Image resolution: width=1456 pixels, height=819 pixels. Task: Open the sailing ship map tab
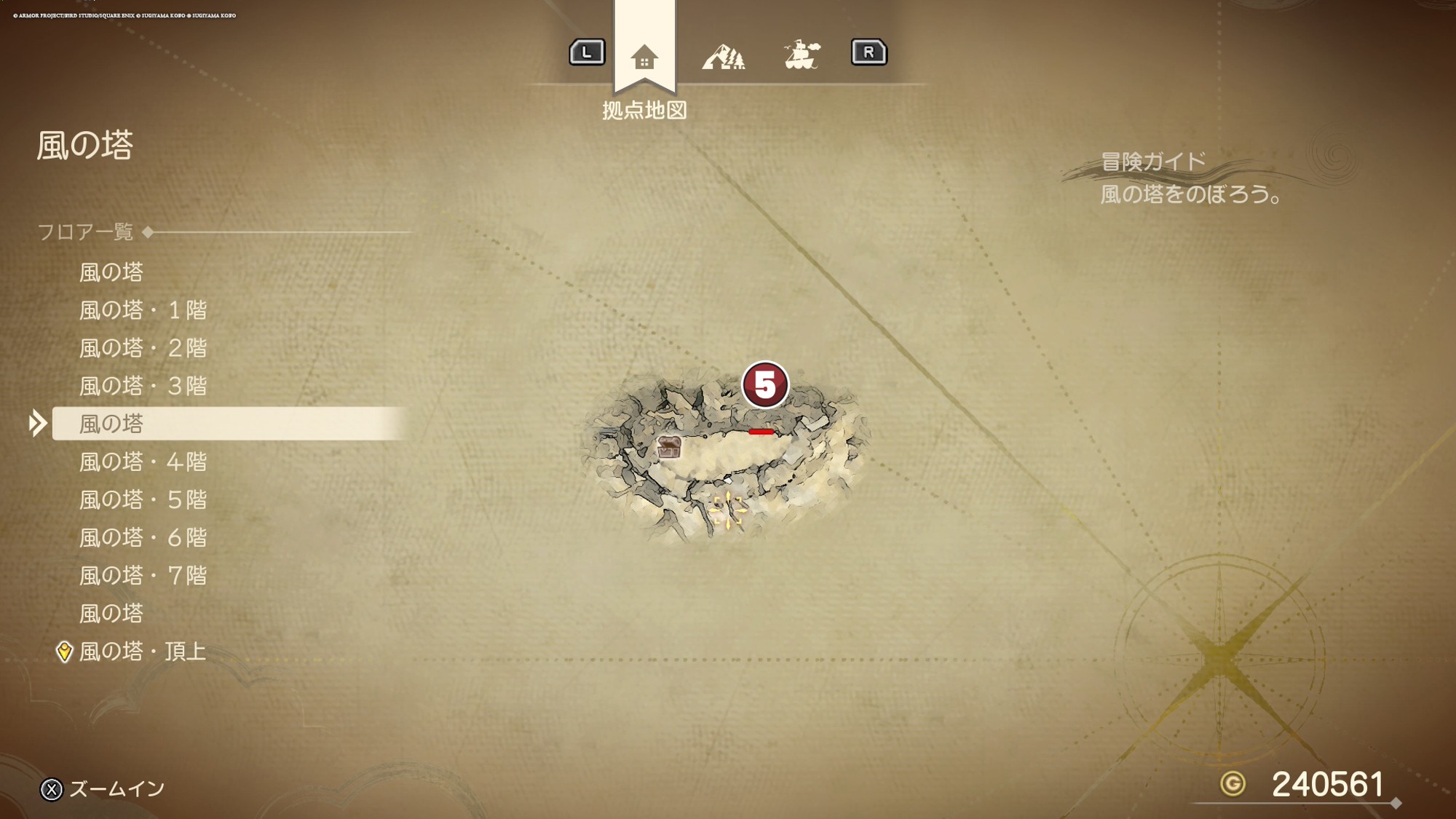tap(802, 55)
